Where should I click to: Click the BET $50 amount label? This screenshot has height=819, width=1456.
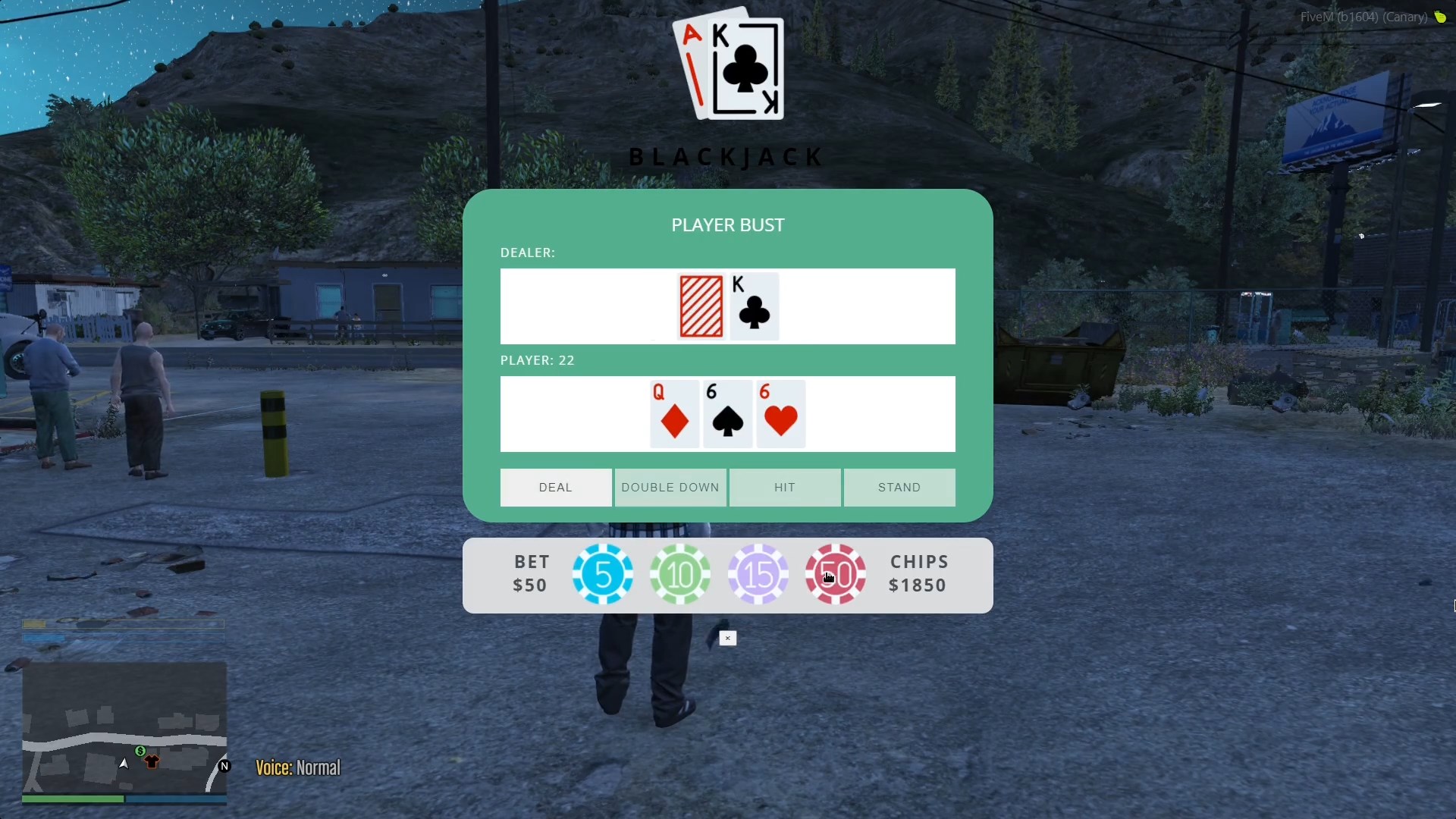[x=529, y=573]
